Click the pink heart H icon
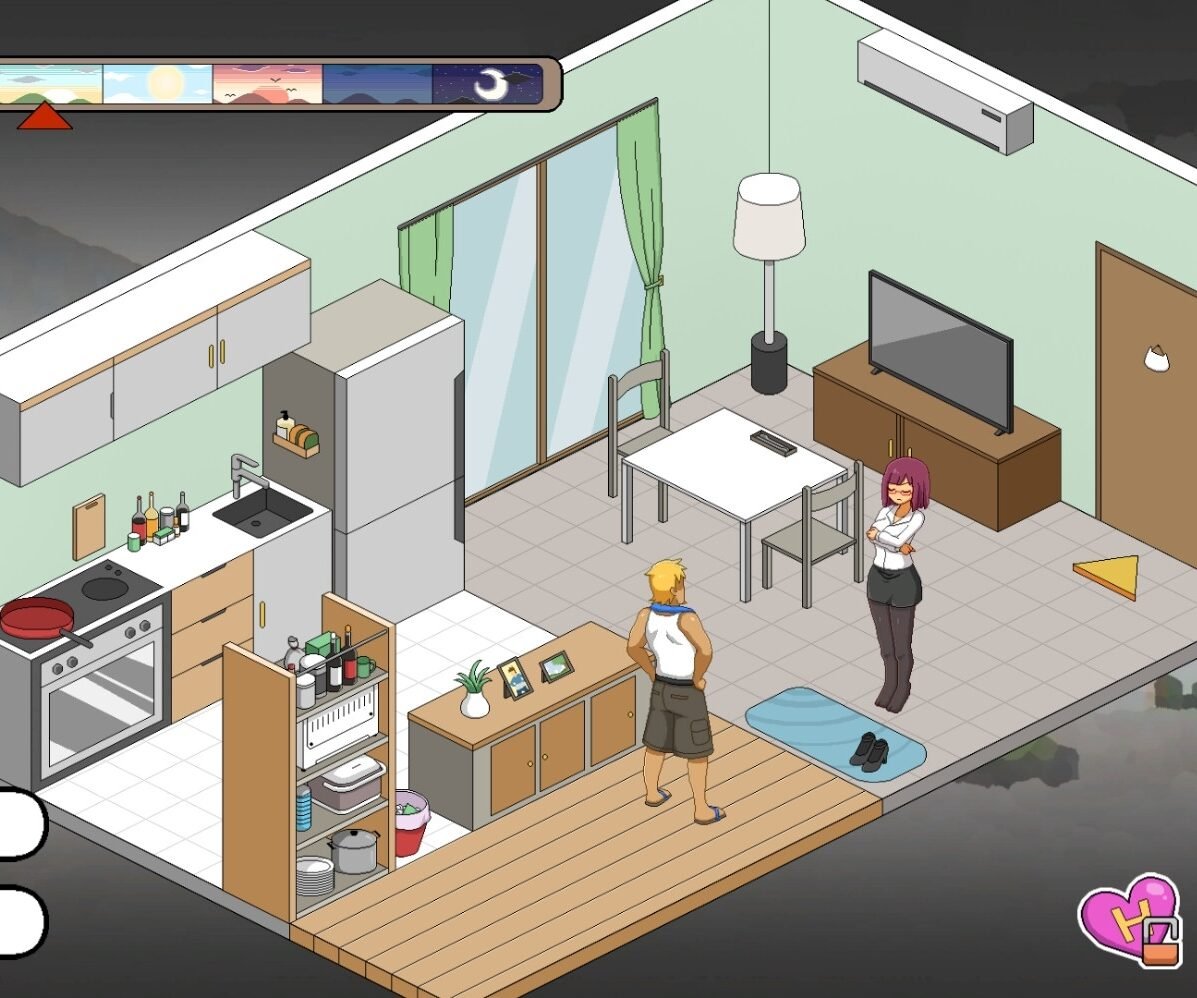Screen dimensions: 1197x998 tap(1128, 919)
